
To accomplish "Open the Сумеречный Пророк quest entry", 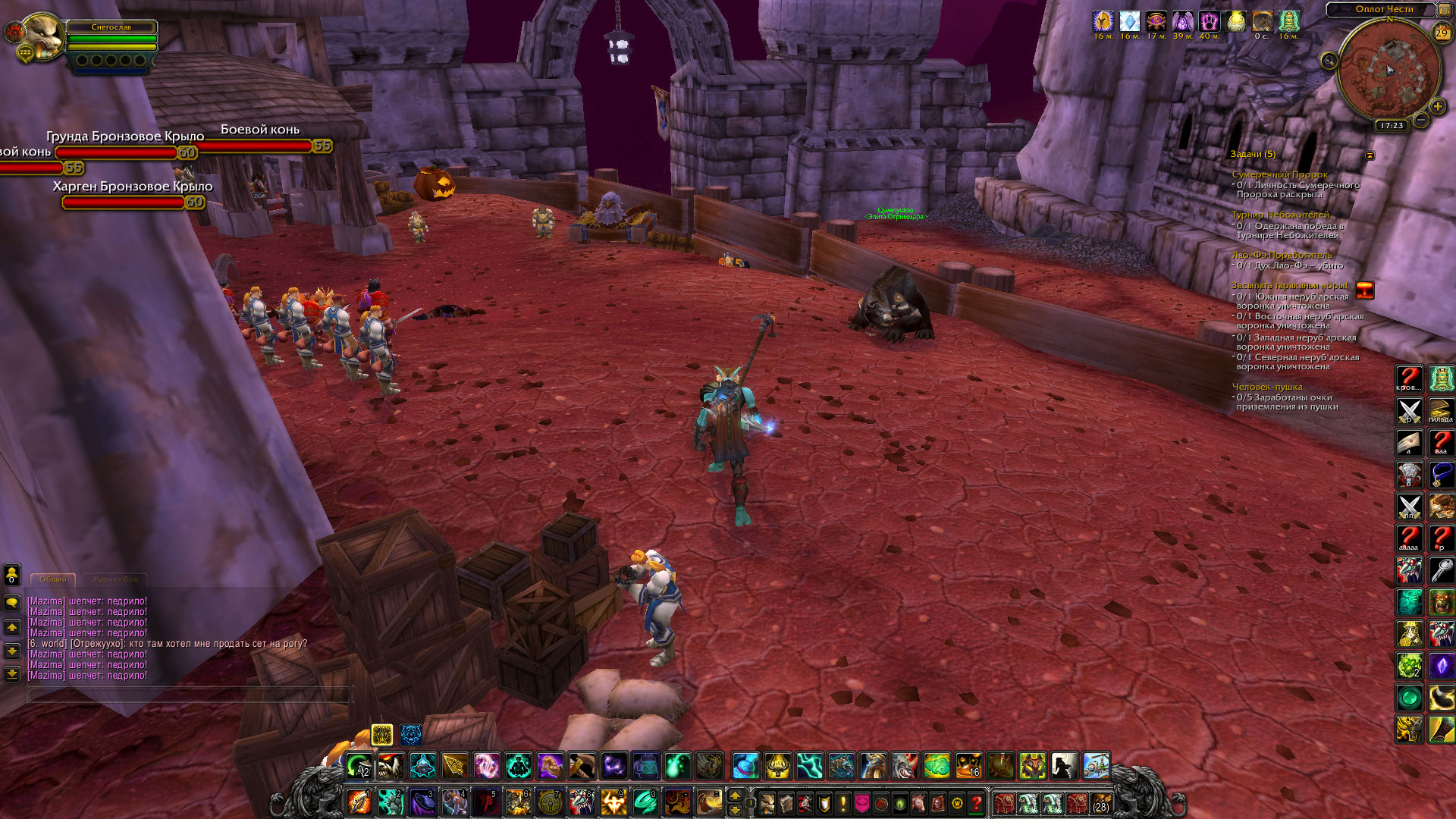I will [x=1279, y=174].
